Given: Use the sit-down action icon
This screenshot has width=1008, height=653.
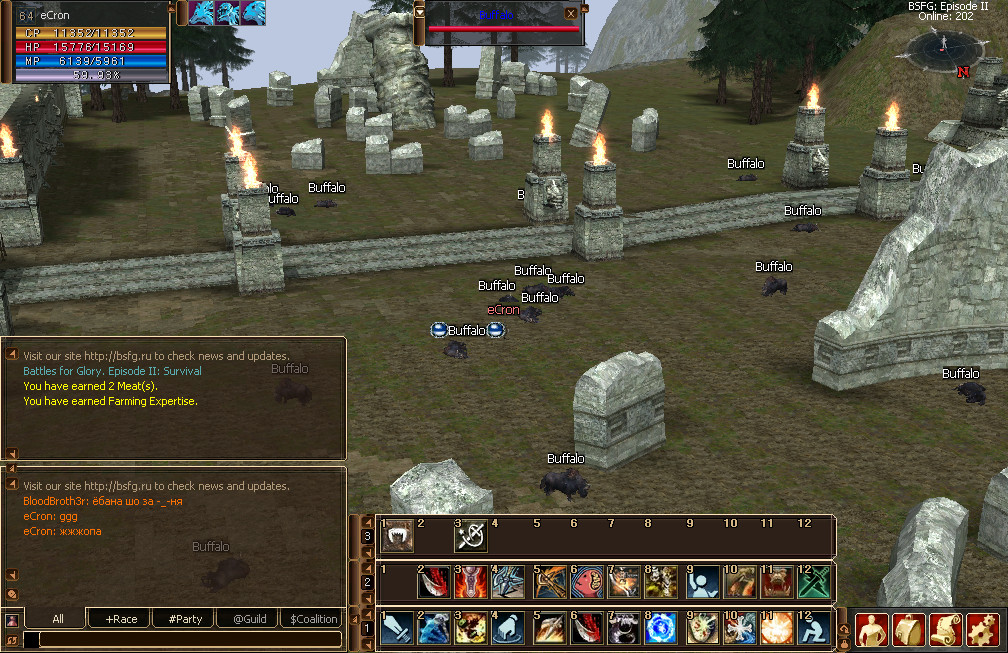Looking at the screenshot, I should pos(814,628).
